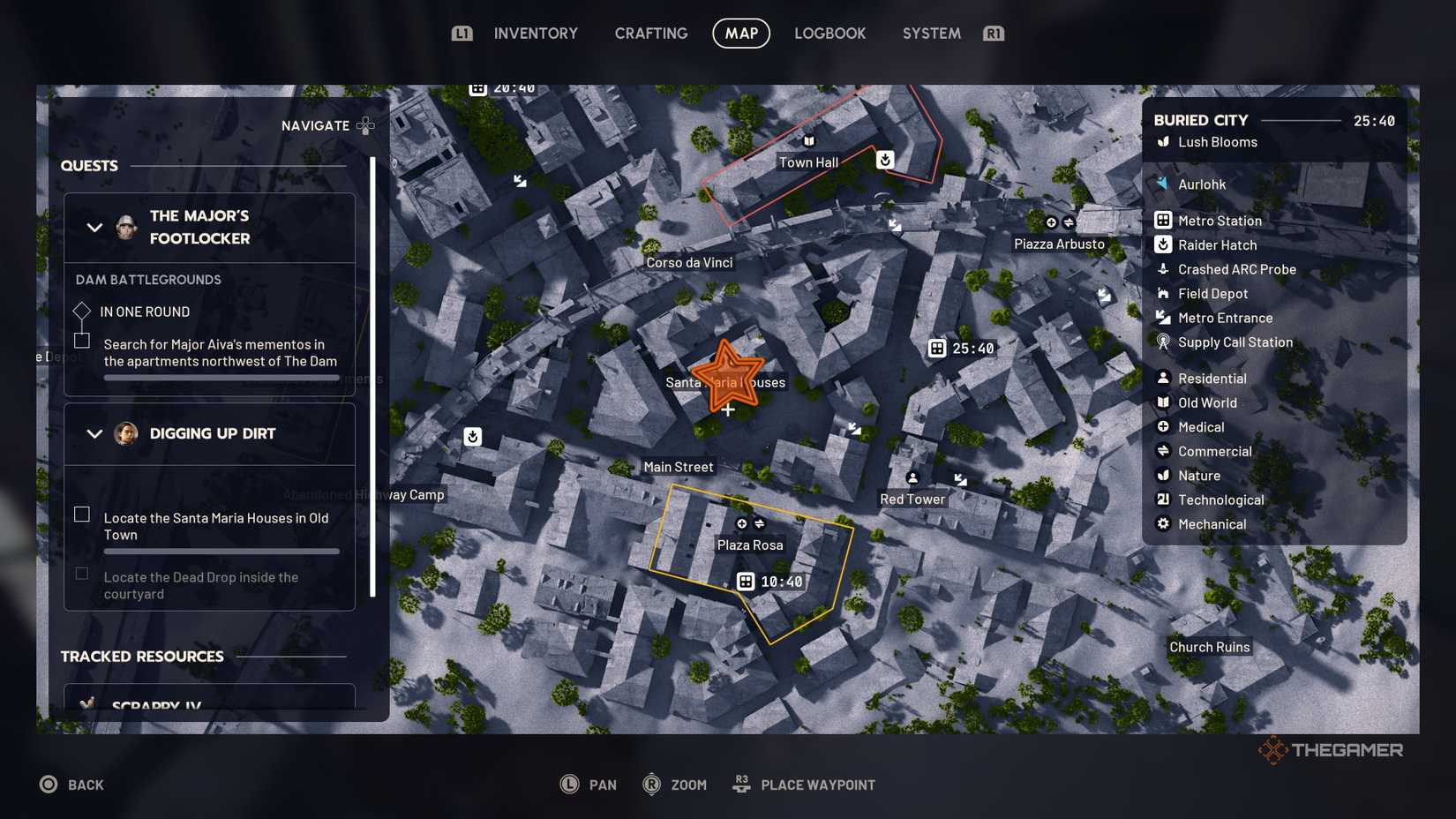Switch to the Inventory tab
This screenshot has width=1456, height=819.
pyautogui.click(x=535, y=33)
